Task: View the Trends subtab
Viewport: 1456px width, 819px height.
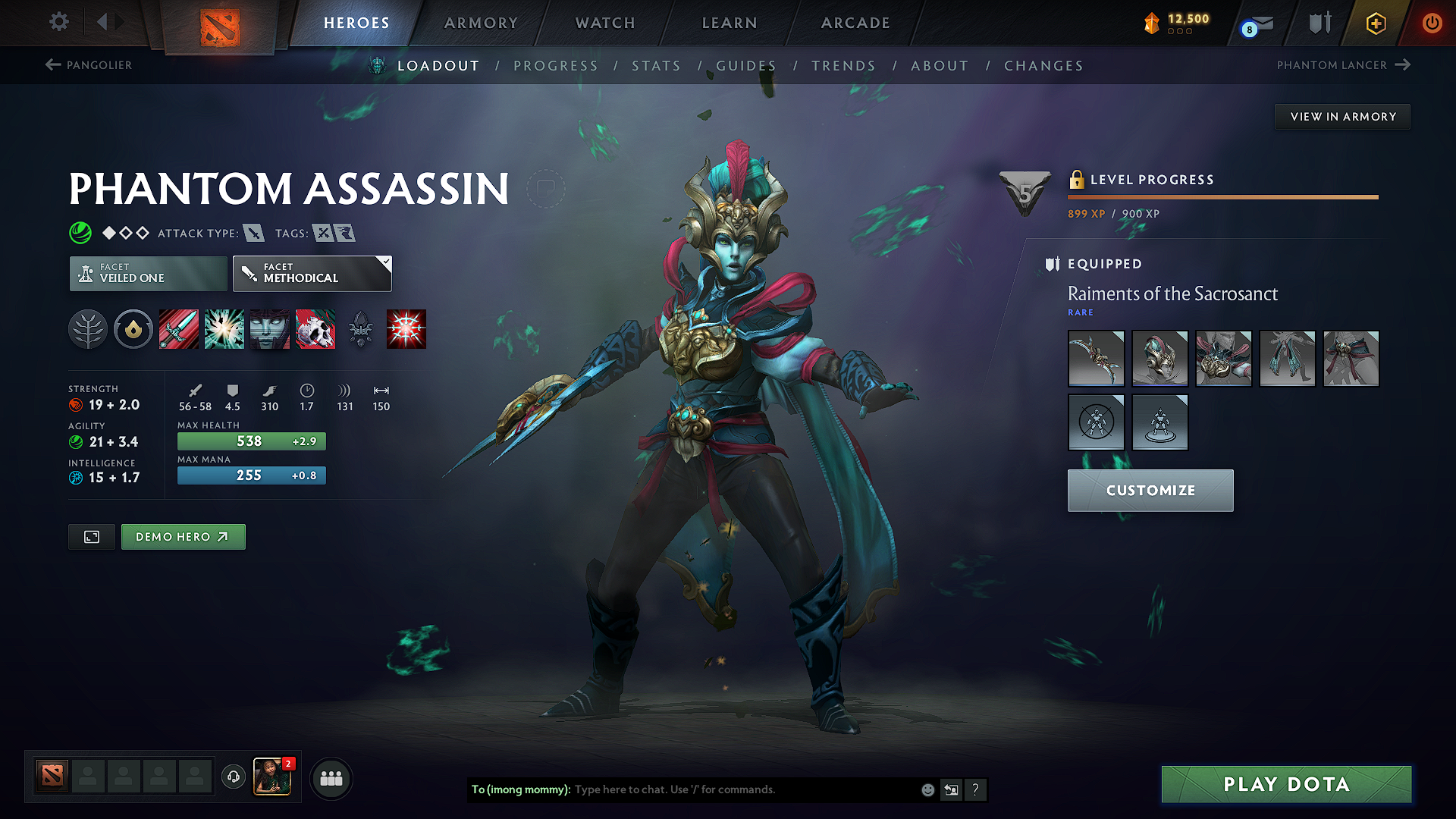Action: (843, 66)
